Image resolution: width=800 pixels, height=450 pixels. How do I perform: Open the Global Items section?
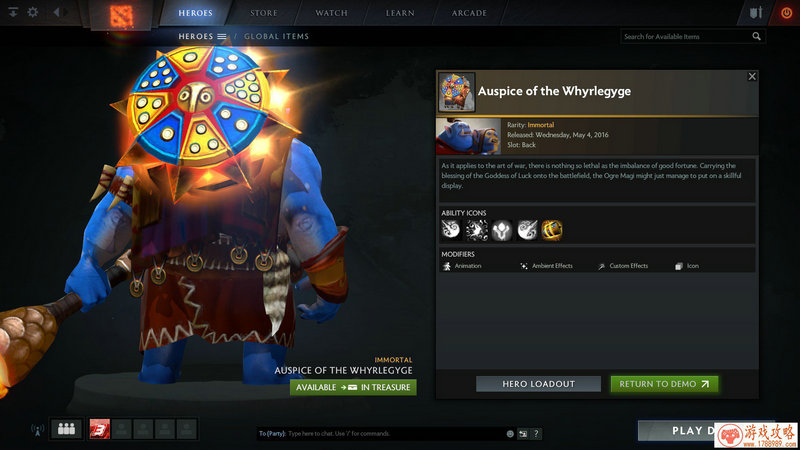point(276,37)
